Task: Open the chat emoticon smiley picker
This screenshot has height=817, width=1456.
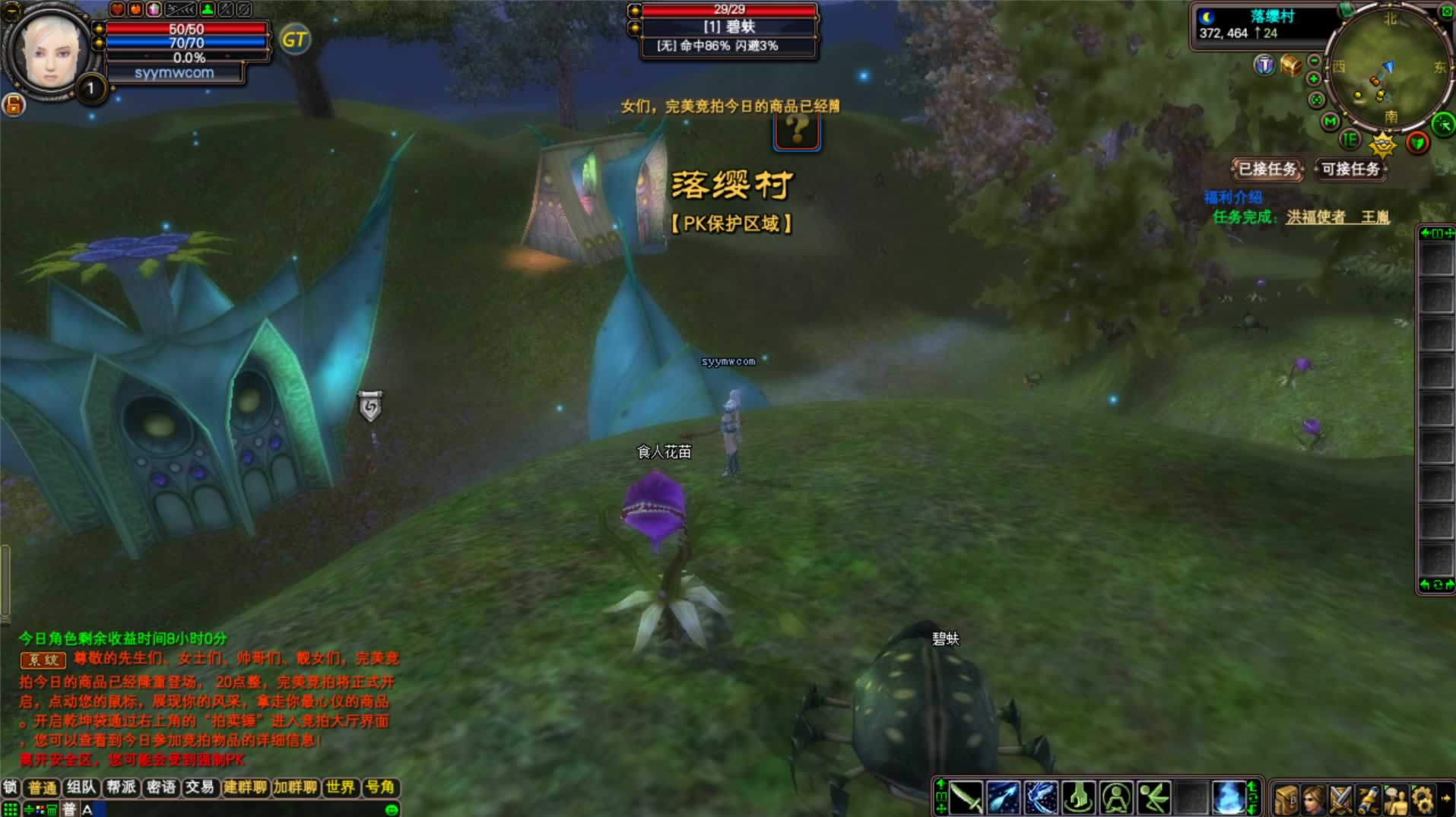Action: [392, 809]
